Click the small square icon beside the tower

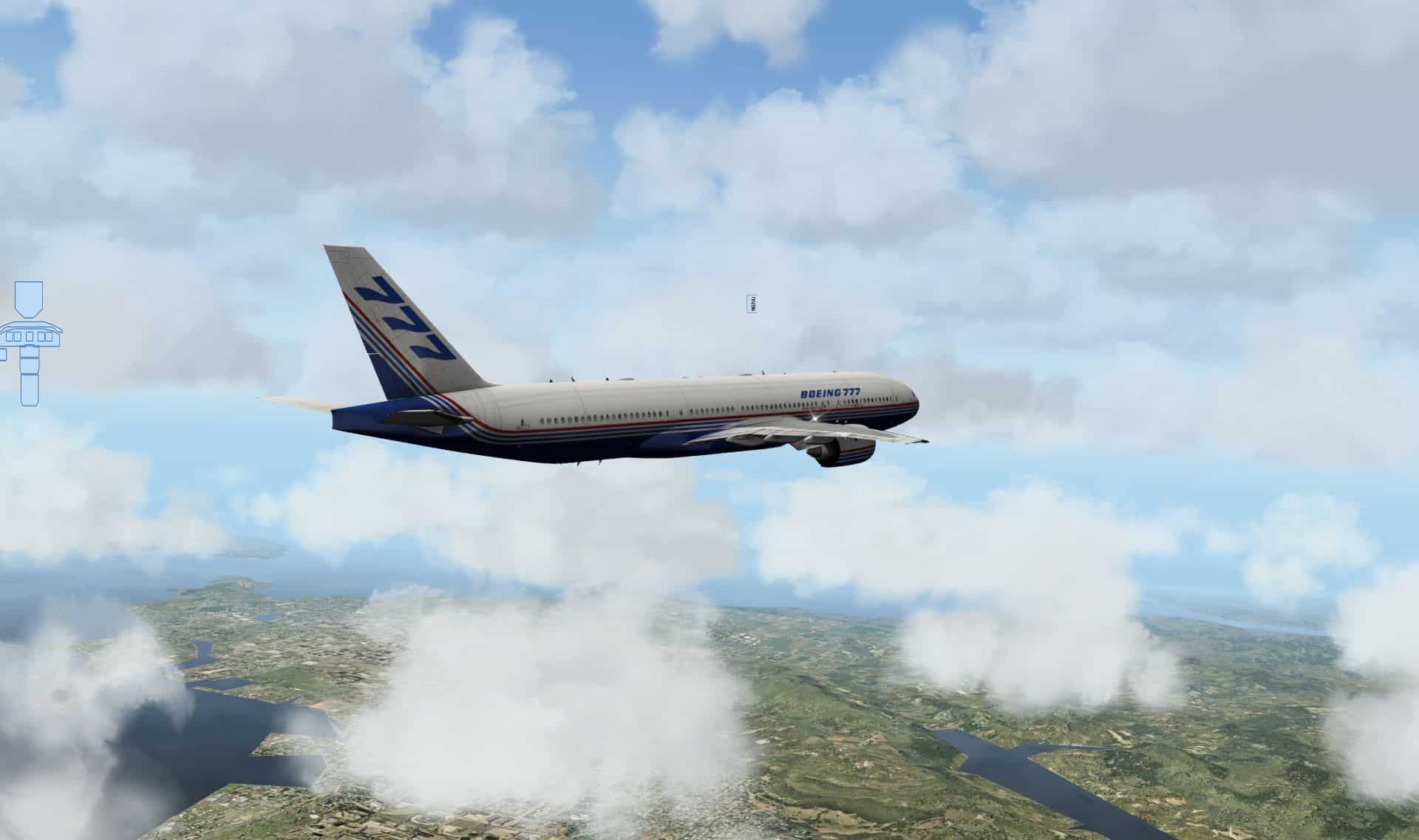[2, 355]
